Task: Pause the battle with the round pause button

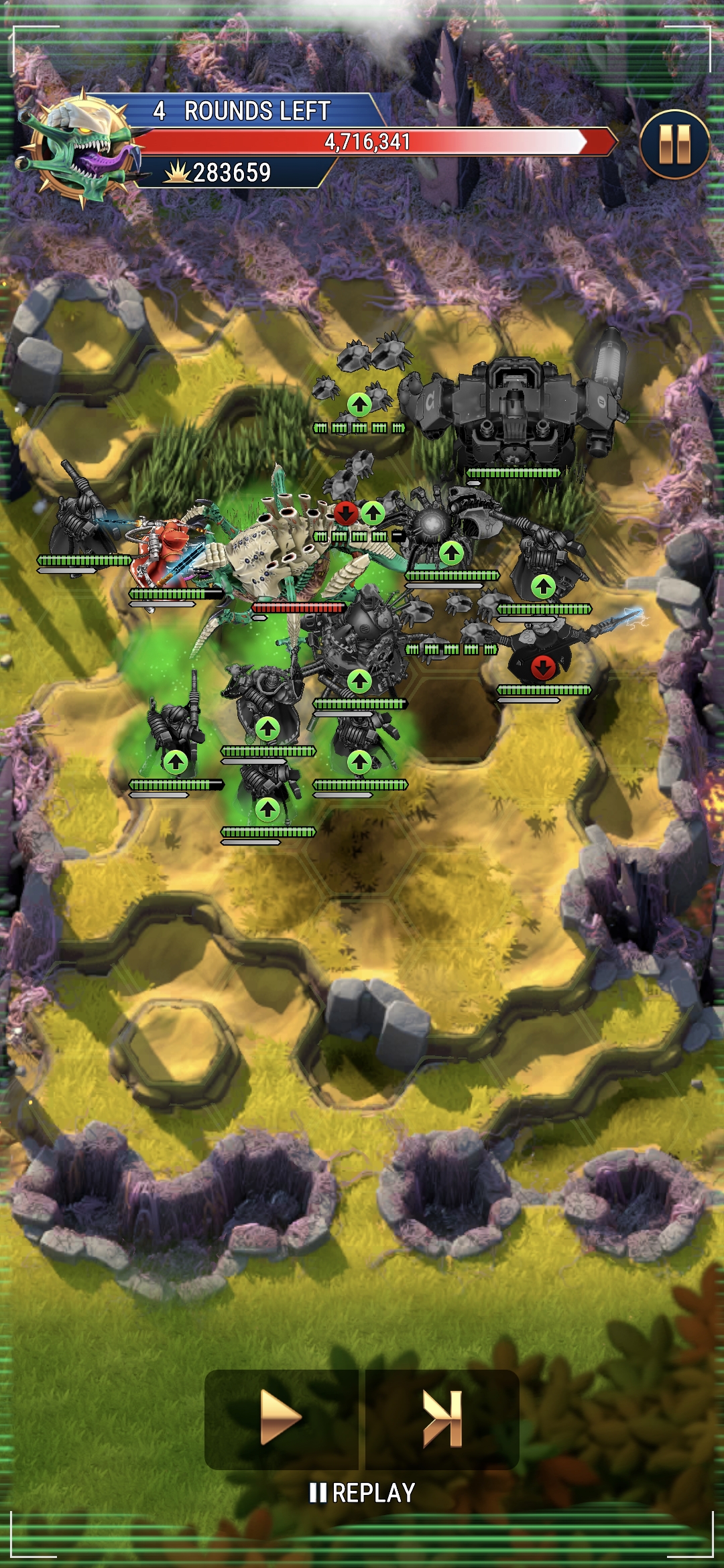Action: [674, 144]
